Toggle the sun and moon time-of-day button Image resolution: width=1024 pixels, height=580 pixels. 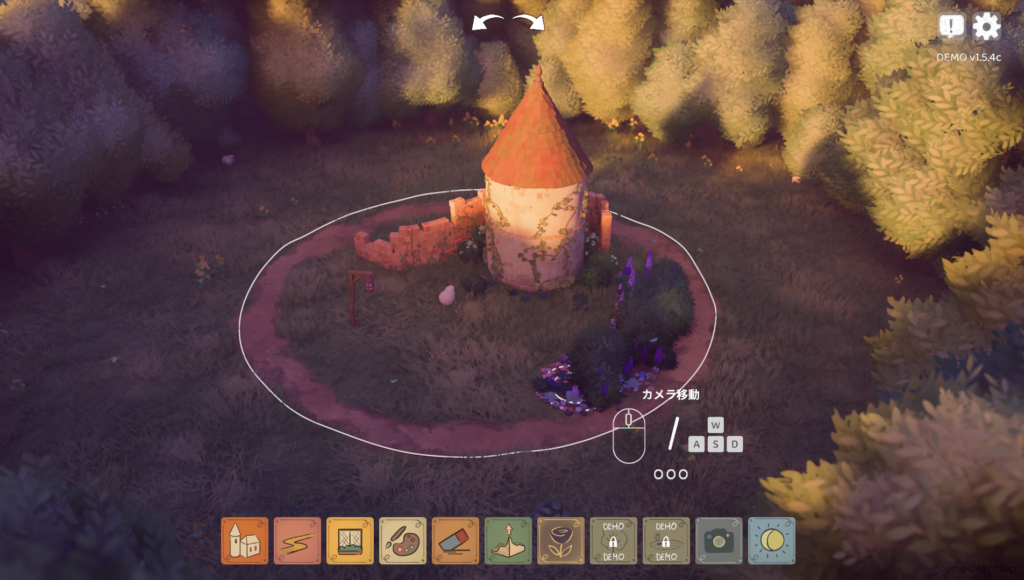pos(772,540)
